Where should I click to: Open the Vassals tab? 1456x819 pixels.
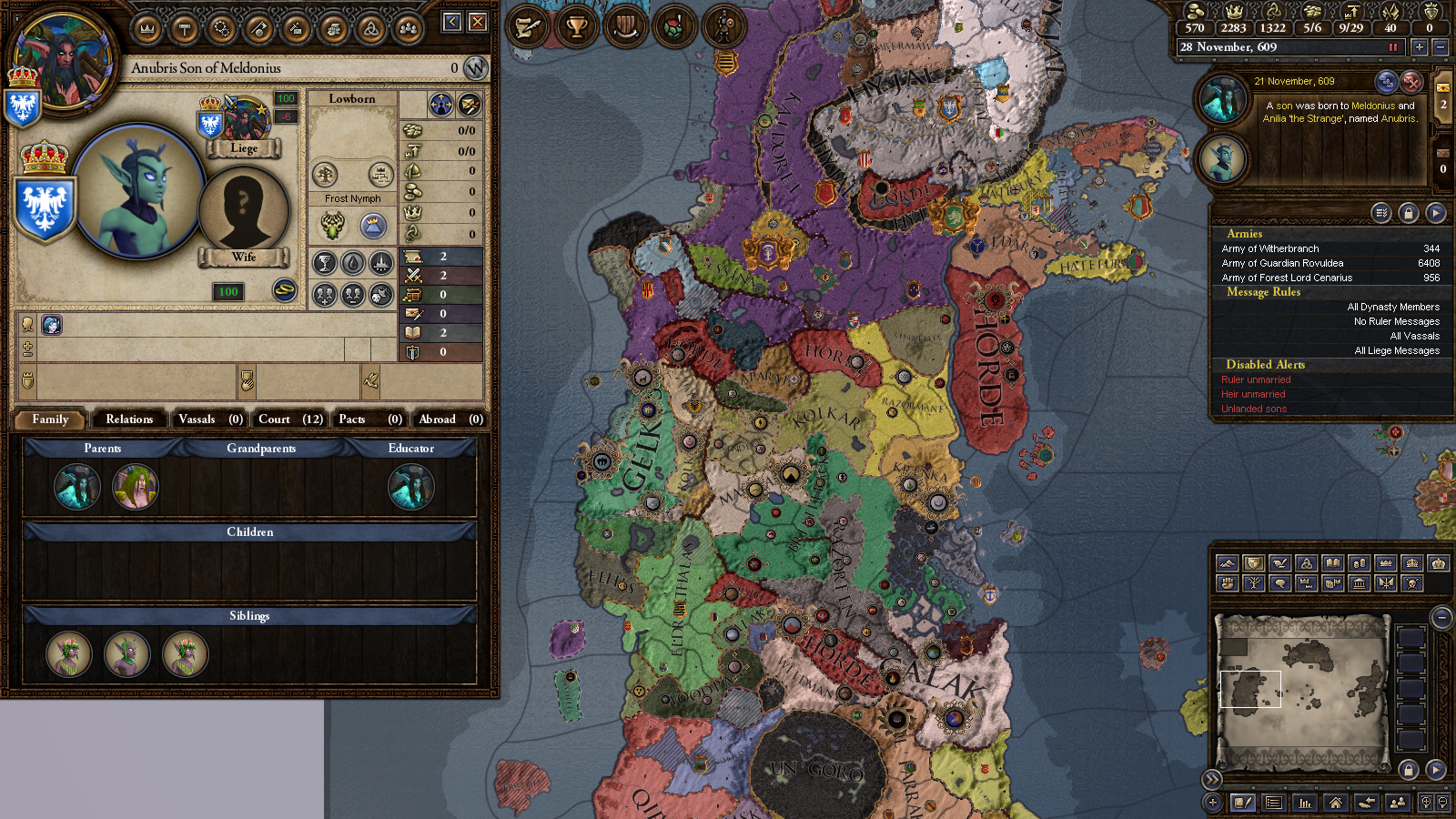point(209,420)
